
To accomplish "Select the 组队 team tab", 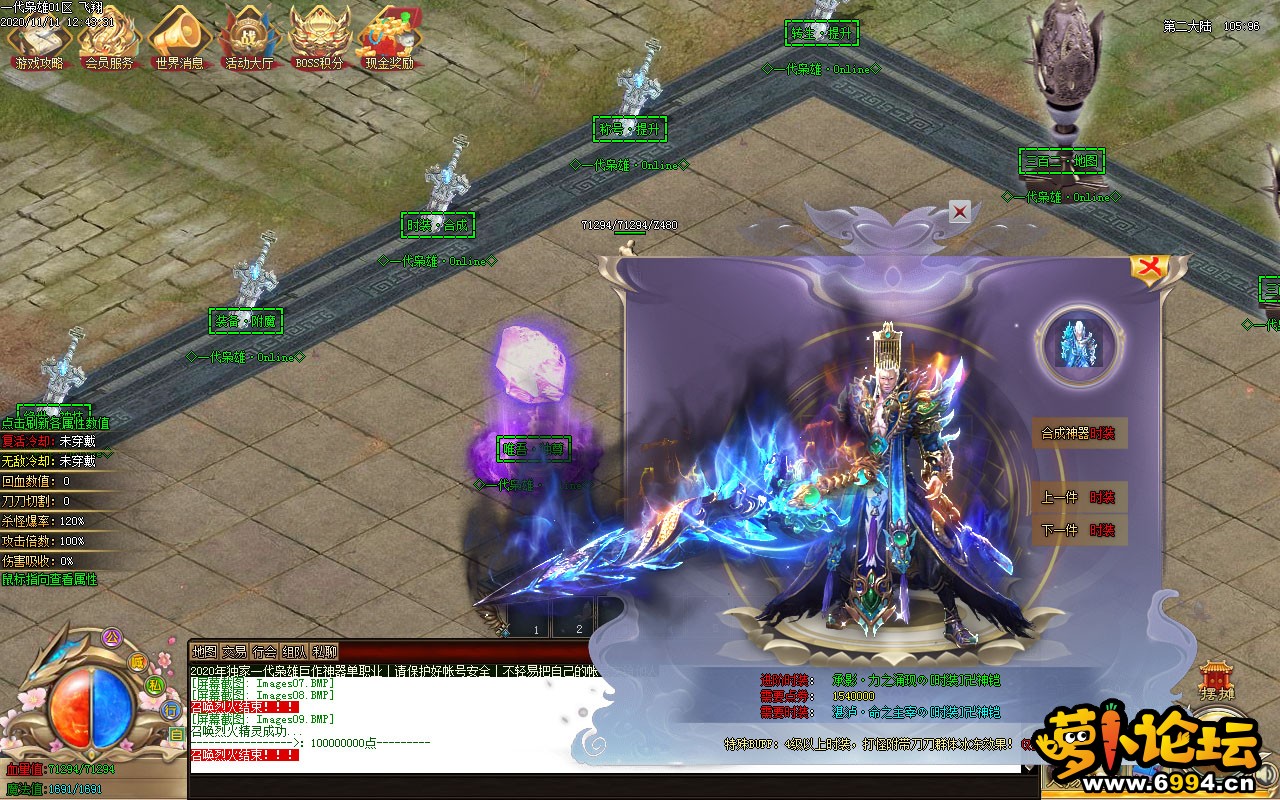I will 295,652.
